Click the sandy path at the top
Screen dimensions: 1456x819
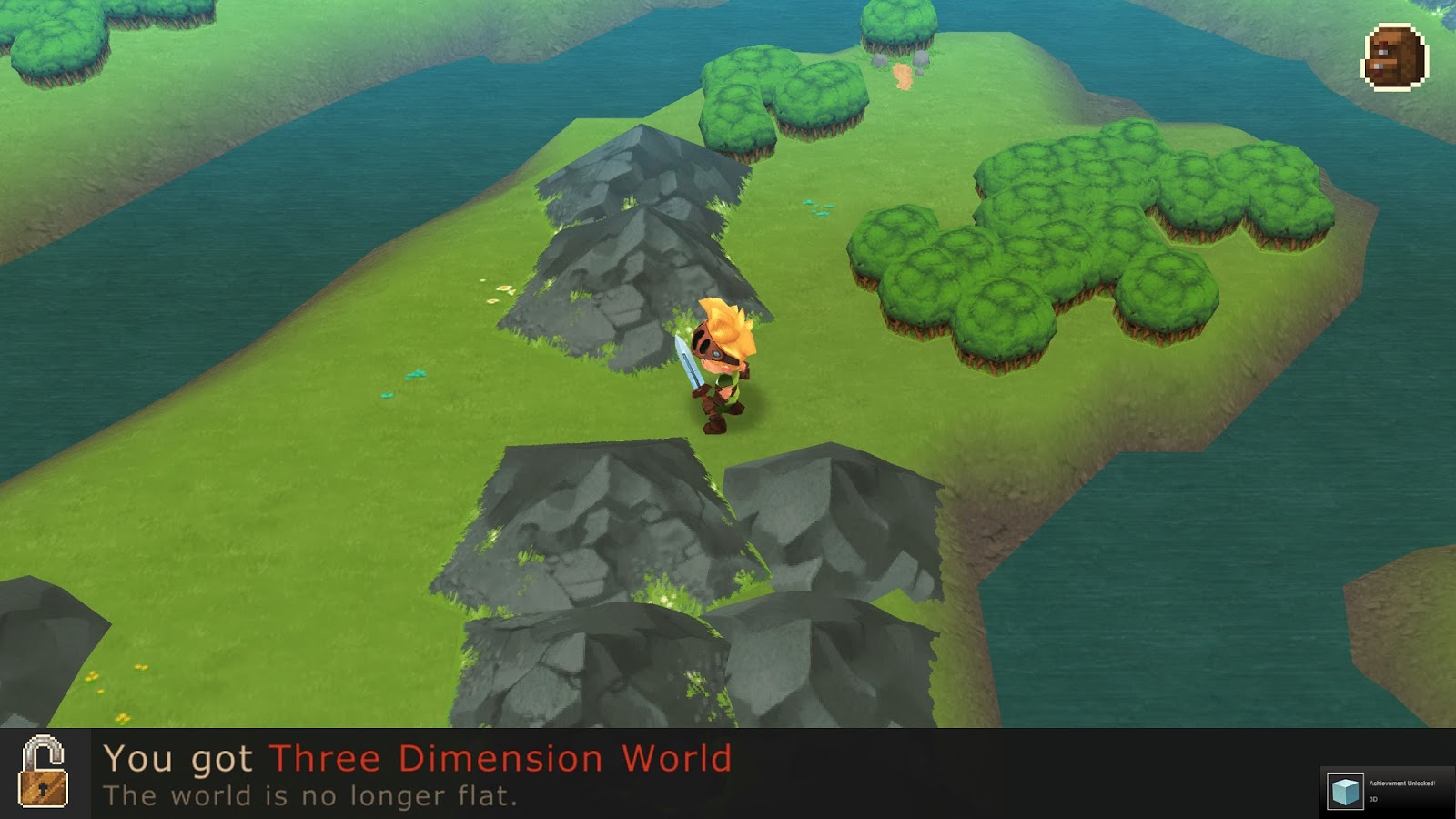coord(901,77)
